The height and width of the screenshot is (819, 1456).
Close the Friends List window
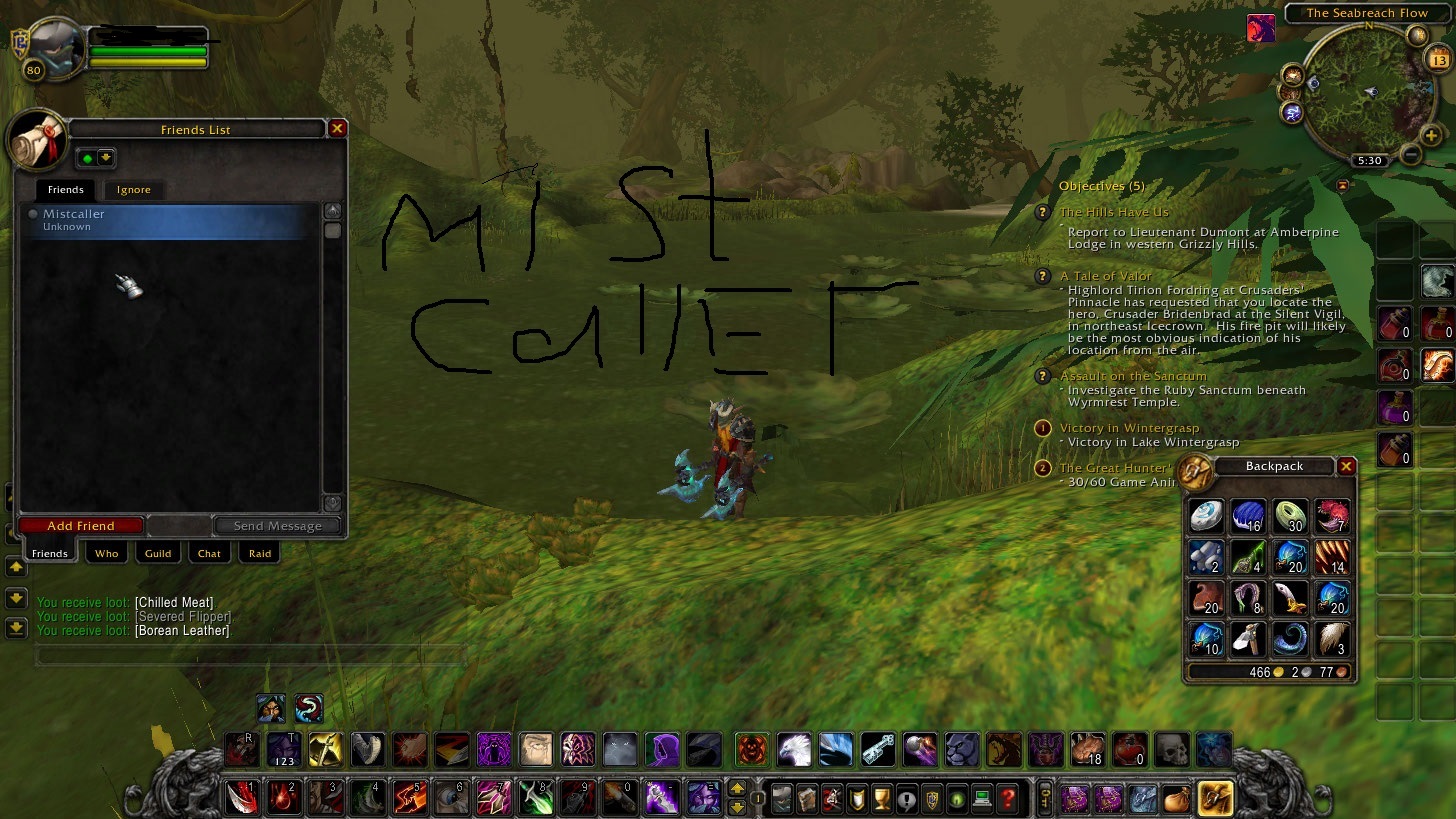tap(338, 129)
